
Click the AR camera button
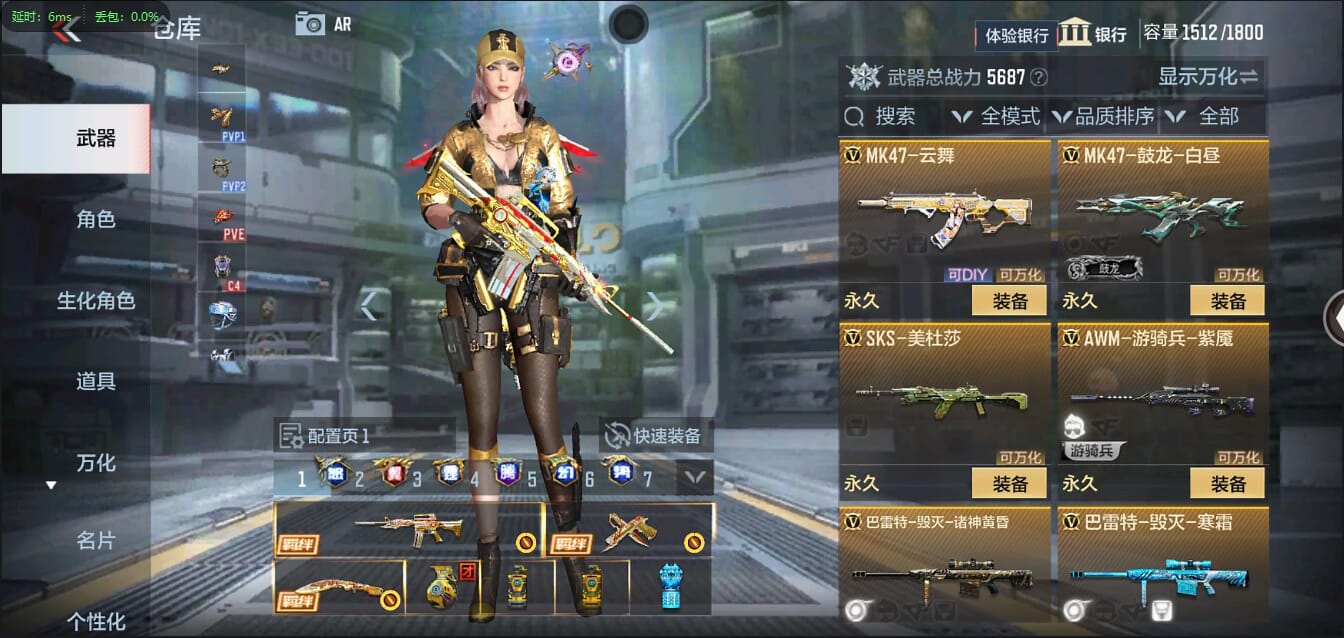click(323, 24)
